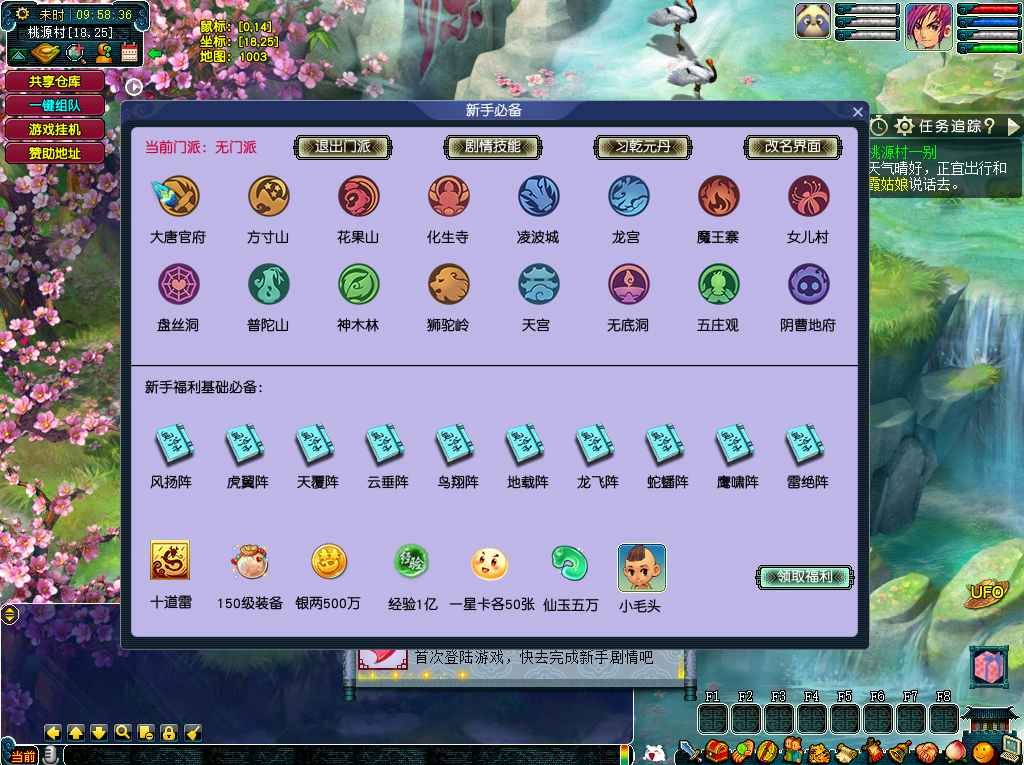Choose the 大唐官府 sect icon
Image resolution: width=1024 pixels, height=765 pixels.
178,196
